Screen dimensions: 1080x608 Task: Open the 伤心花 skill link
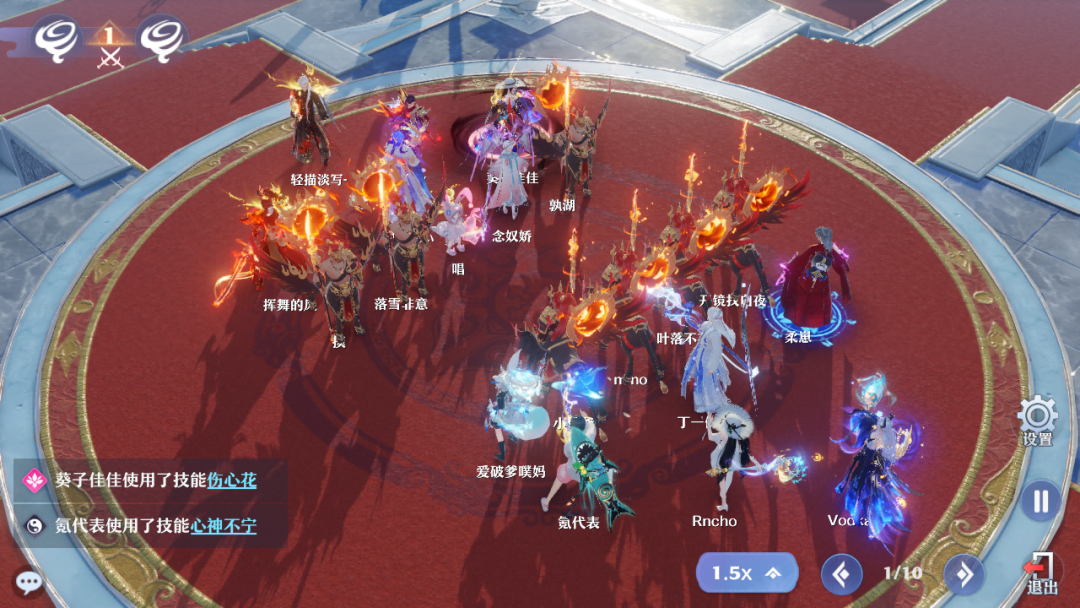[x=232, y=480]
